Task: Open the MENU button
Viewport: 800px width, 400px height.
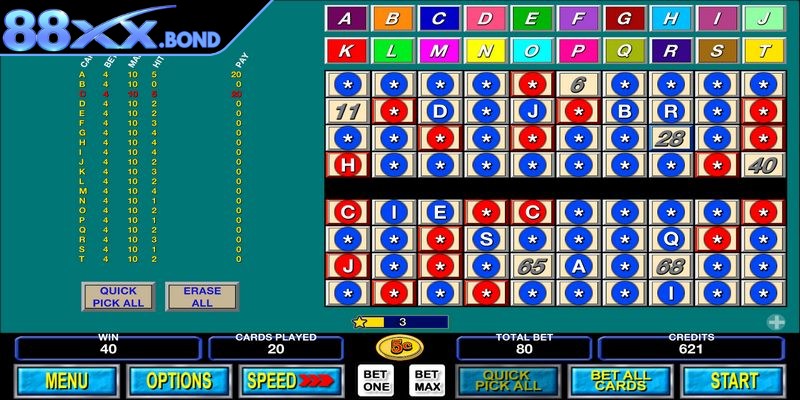Action: 66,381
